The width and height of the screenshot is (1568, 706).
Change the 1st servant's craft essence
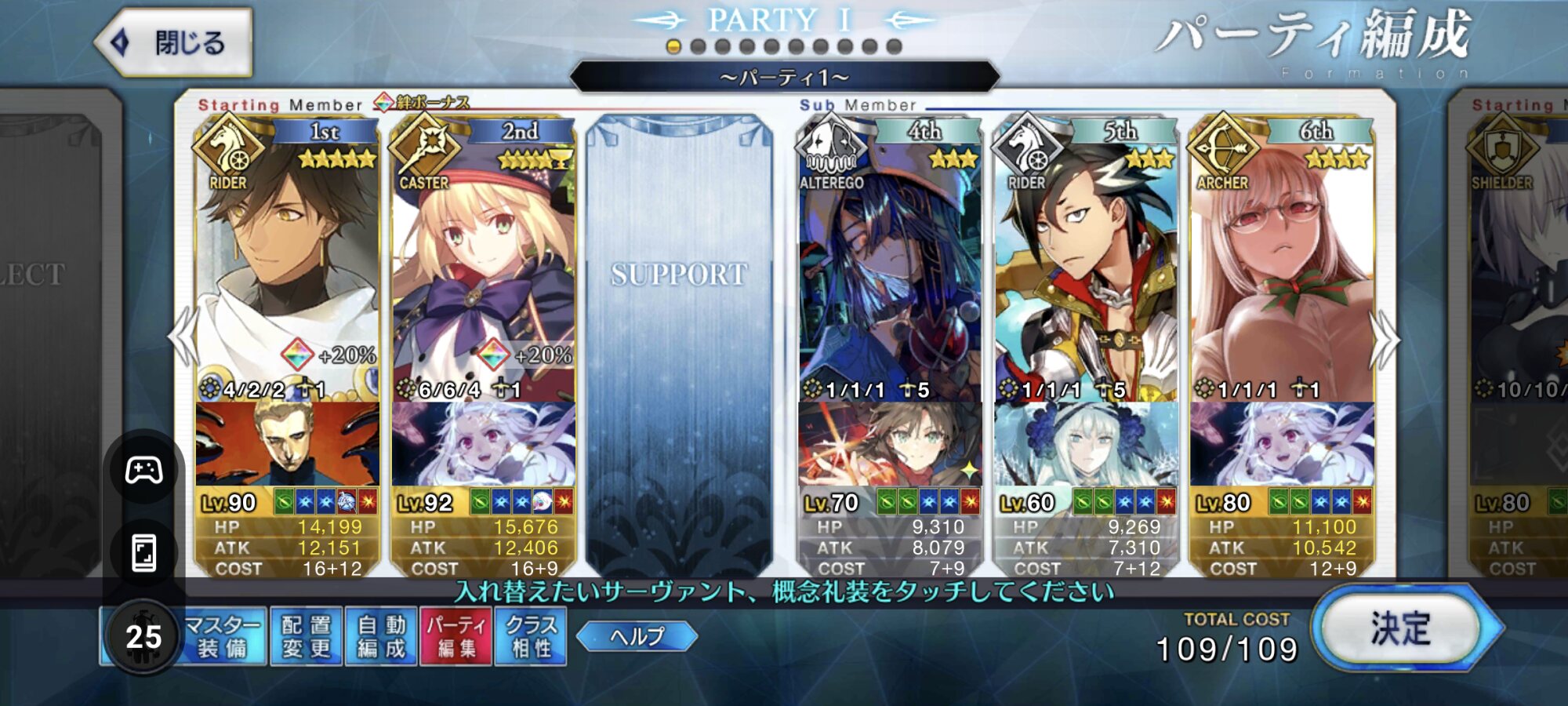(x=287, y=444)
